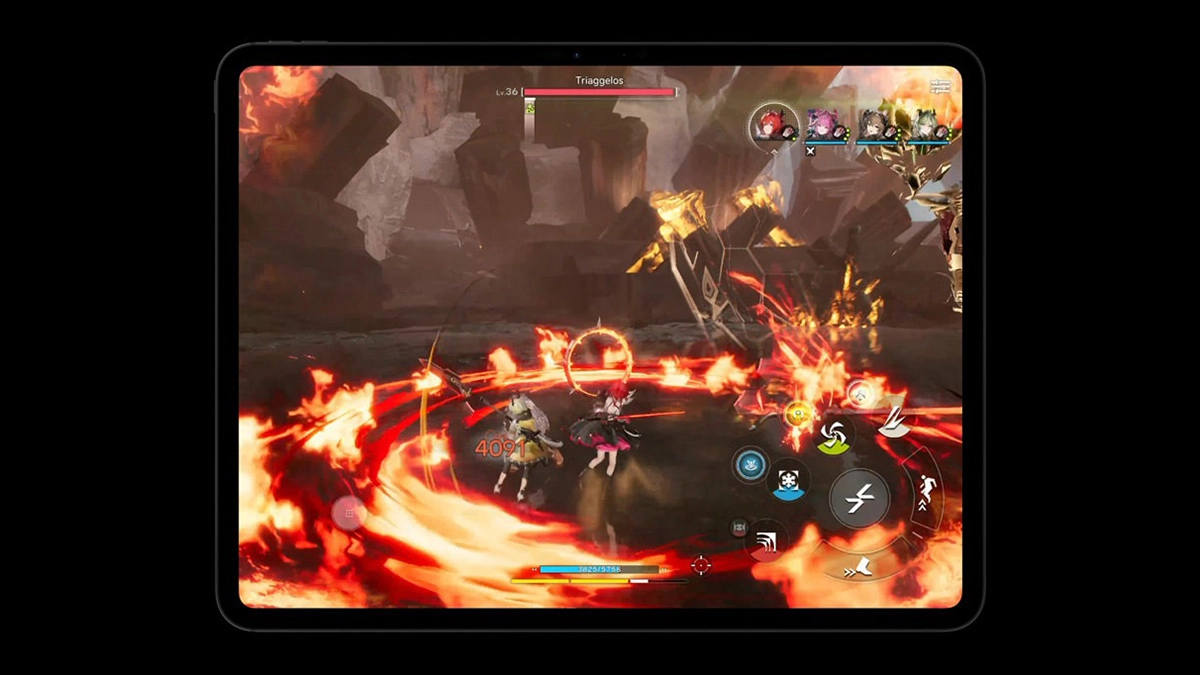Touch the virtual movement joystick
This screenshot has height=675, width=1200.
tap(349, 513)
